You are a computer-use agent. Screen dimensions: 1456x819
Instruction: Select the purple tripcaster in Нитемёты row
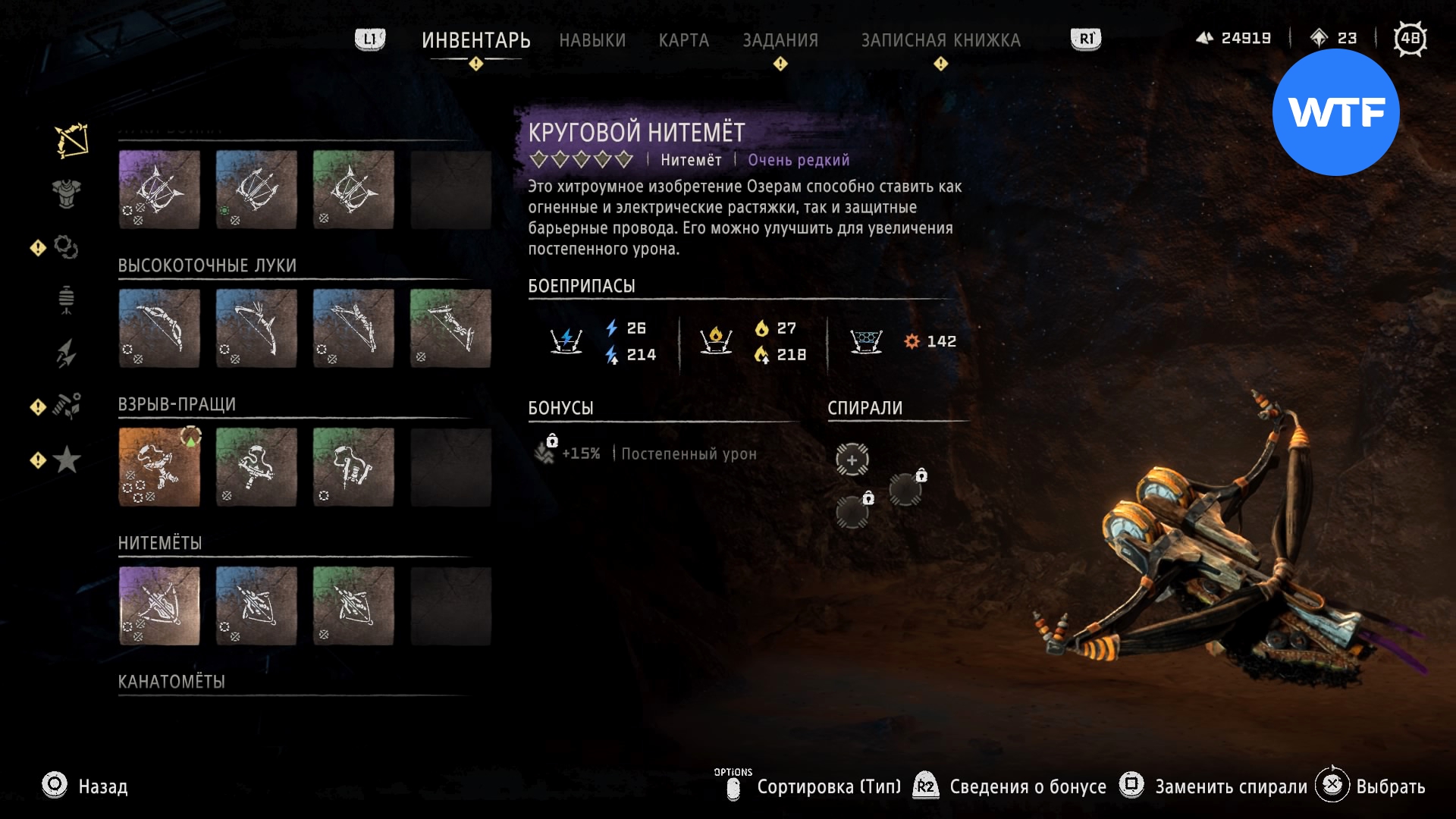pyautogui.click(x=159, y=606)
